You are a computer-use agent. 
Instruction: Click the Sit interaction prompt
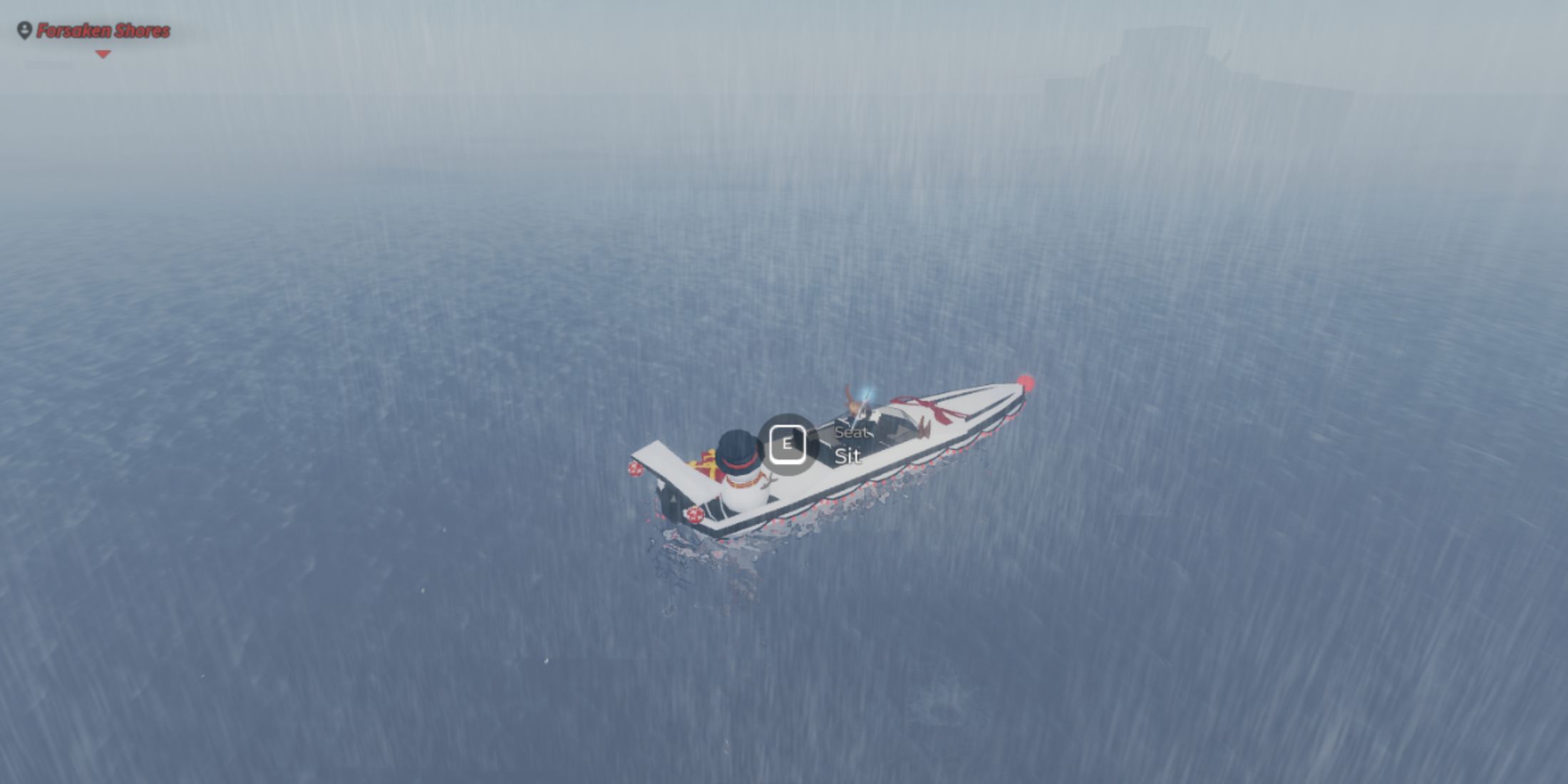point(847,457)
